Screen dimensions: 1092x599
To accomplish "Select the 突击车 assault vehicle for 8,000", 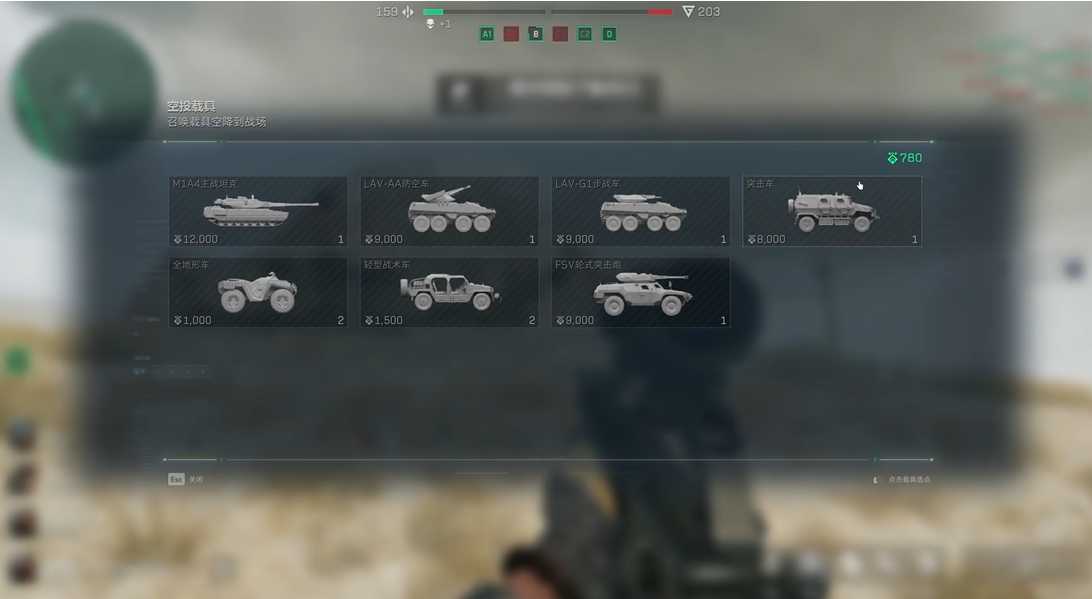I will pyautogui.click(x=832, y=212).
